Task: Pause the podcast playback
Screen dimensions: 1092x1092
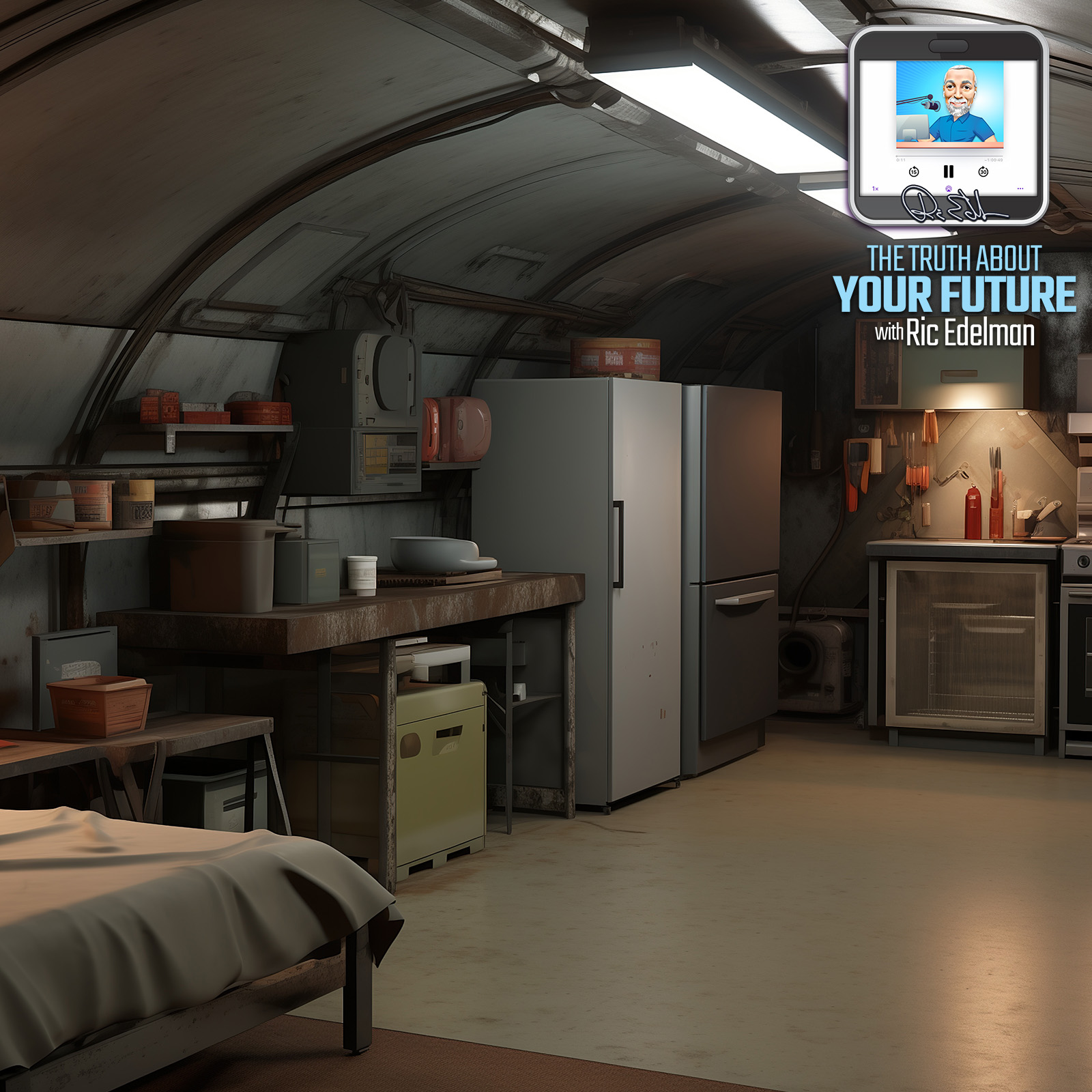Action: click(x=948, y=171)
